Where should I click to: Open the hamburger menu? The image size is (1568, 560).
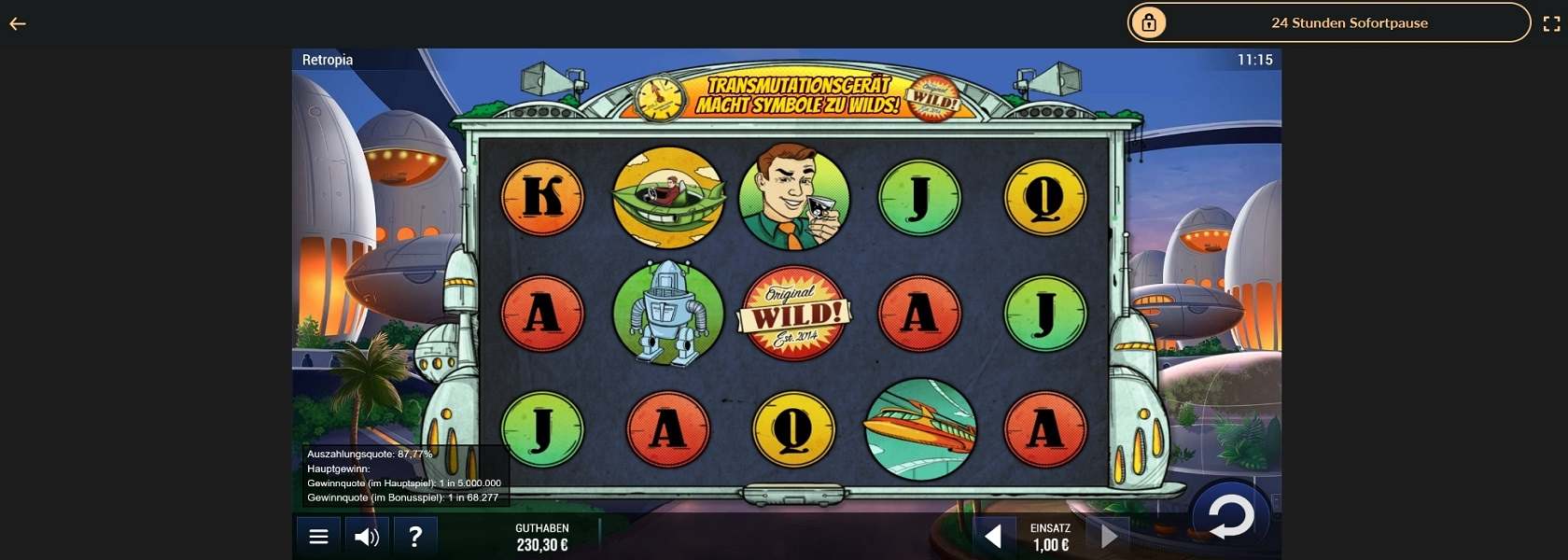[x=318, y=537]
